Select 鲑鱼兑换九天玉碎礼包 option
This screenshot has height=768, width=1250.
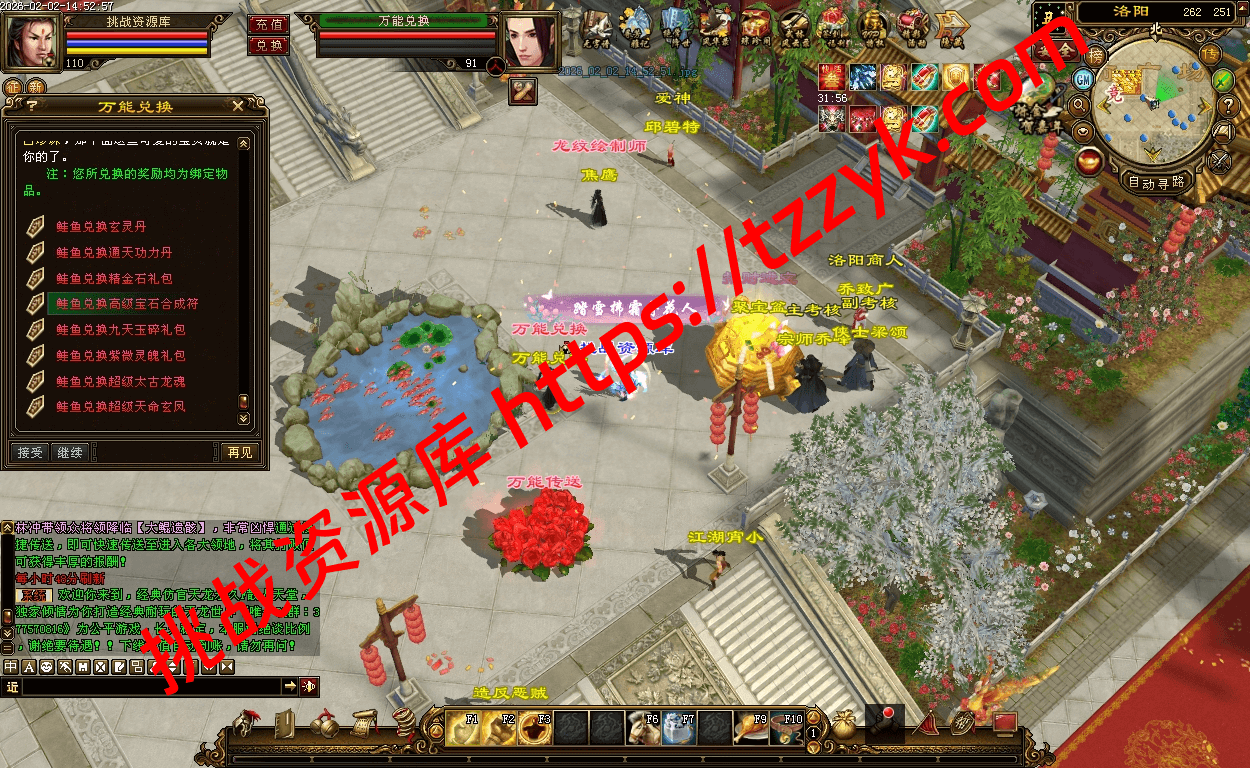(120, 330)
